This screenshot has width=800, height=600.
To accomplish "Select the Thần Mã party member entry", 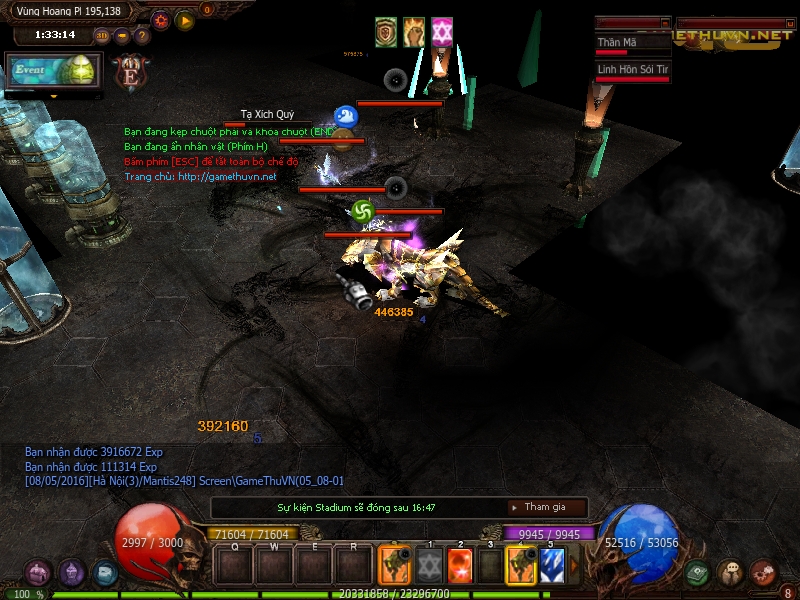I will pyautogui.click(x=632, y=43).
